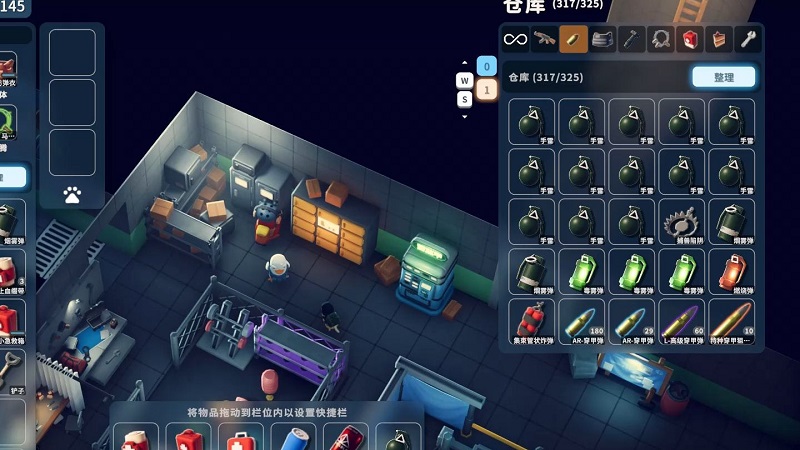This screenshot has width=800, height=450.
Task: Select the bullet ammunition category tab
Action: point(573,39)
